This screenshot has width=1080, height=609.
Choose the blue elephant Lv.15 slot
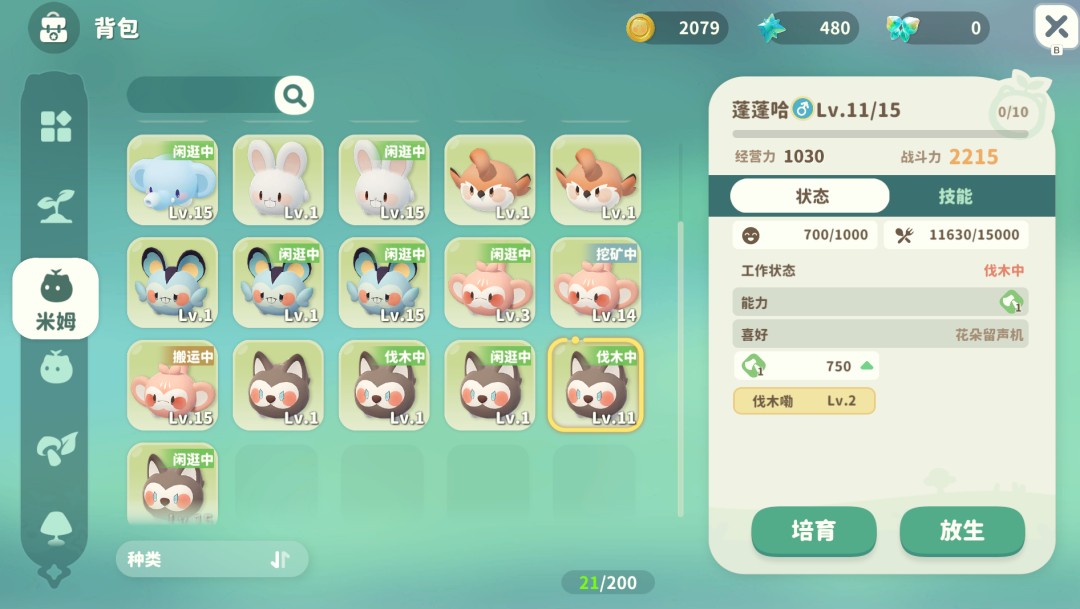click(x=172, y=180)
